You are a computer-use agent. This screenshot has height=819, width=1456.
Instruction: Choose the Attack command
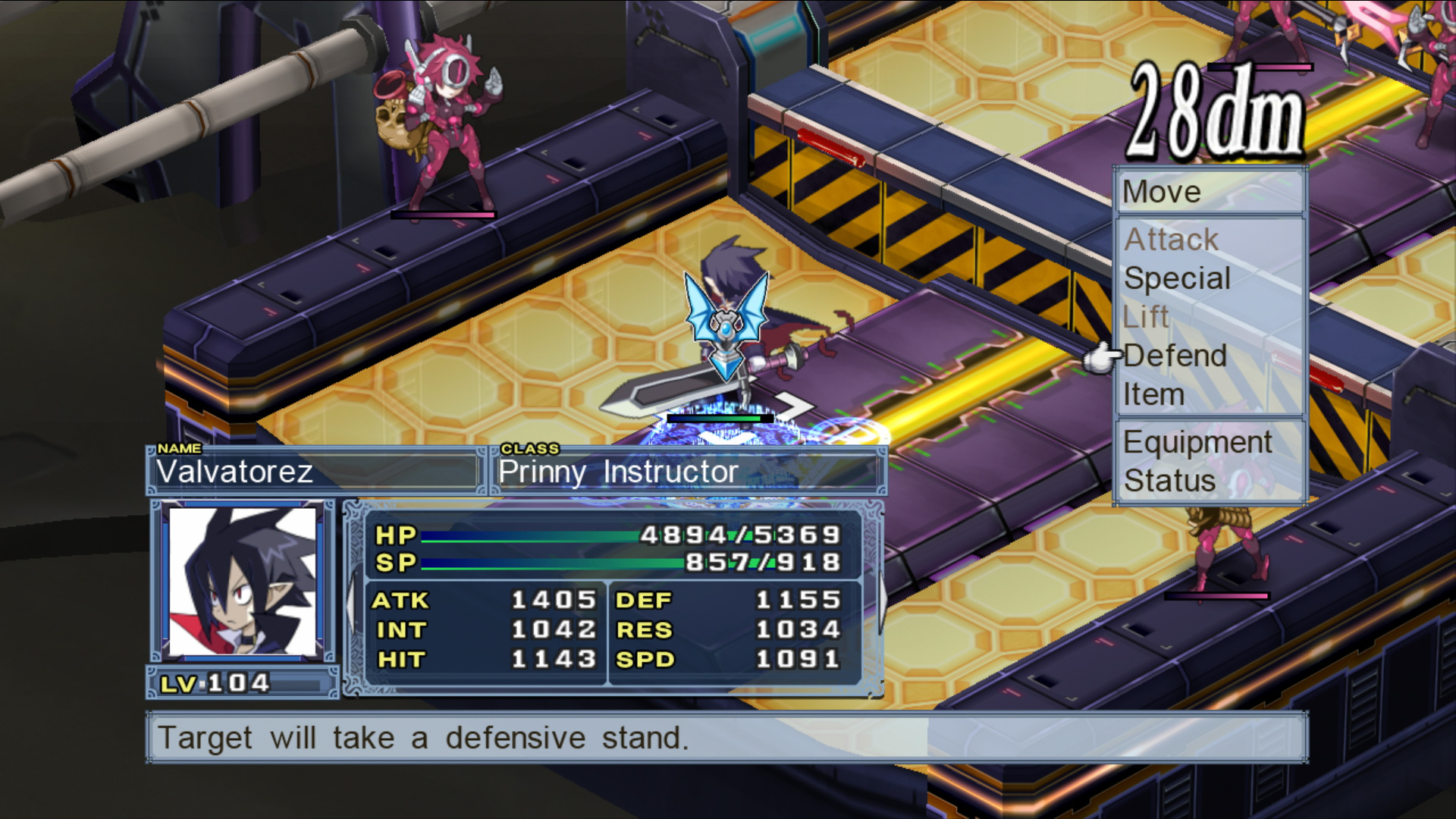coord(1171,240)
